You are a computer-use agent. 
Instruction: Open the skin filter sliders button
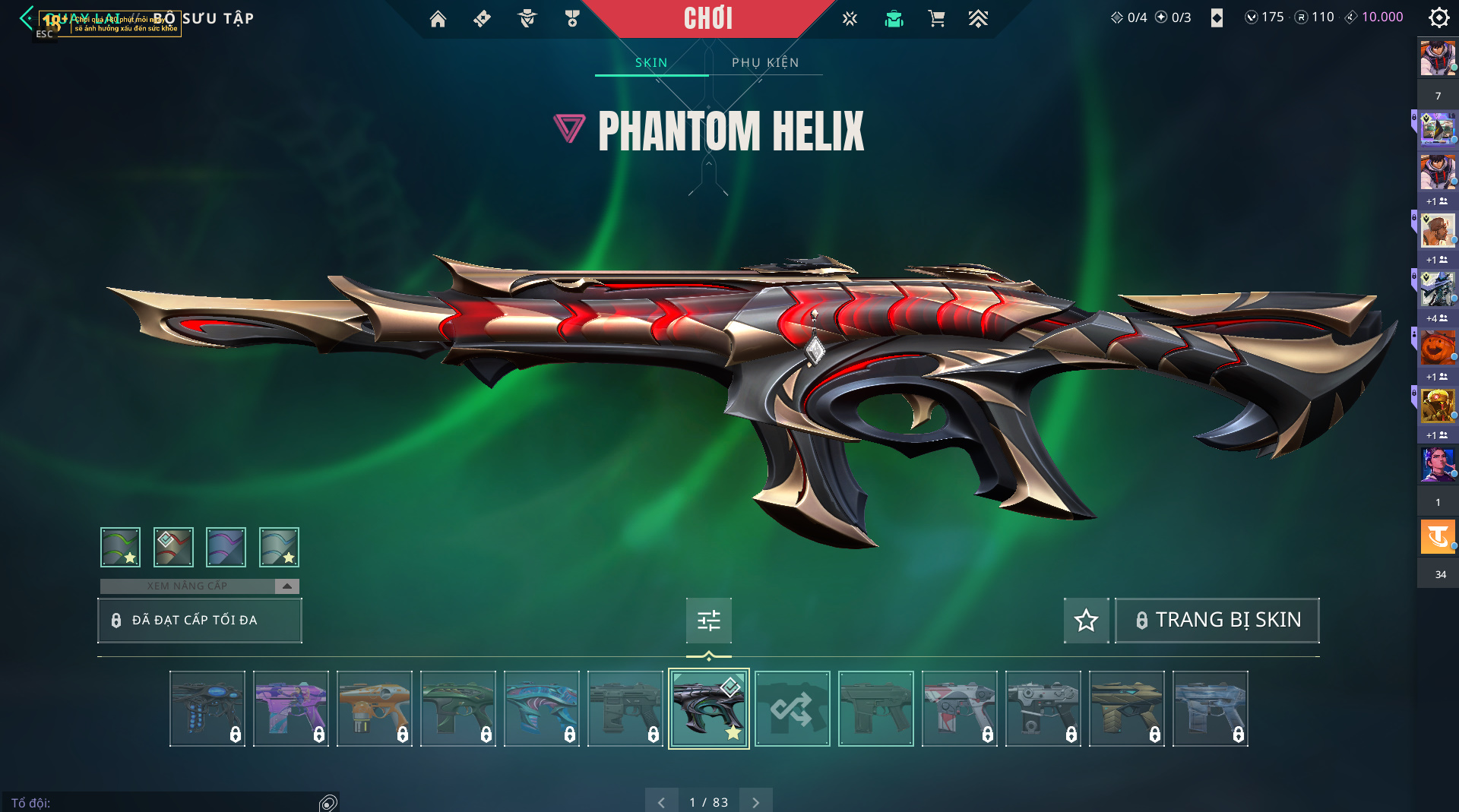(x=708, y=620)
